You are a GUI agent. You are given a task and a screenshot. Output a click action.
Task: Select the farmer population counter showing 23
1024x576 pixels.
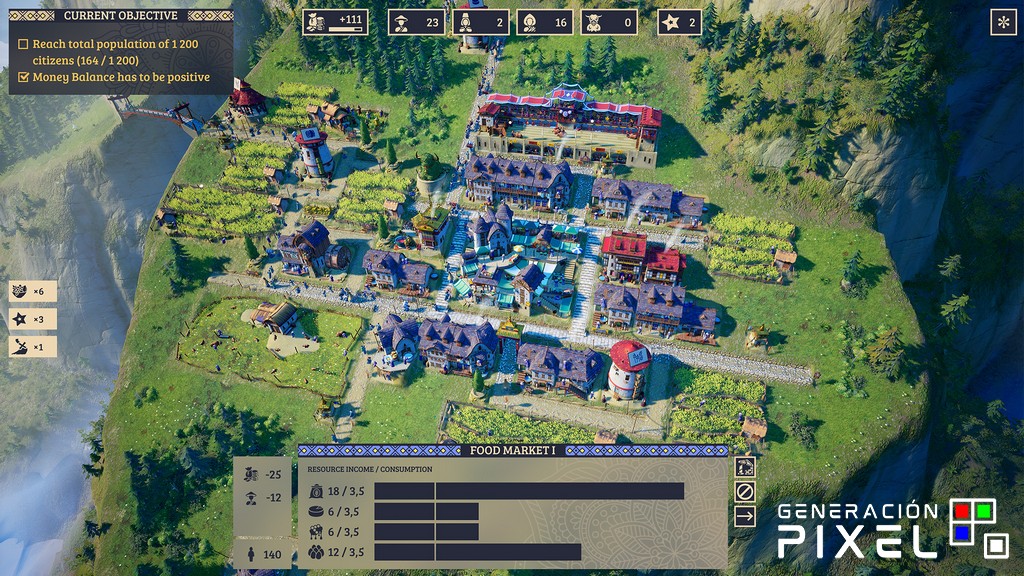[x=417, y=22]
